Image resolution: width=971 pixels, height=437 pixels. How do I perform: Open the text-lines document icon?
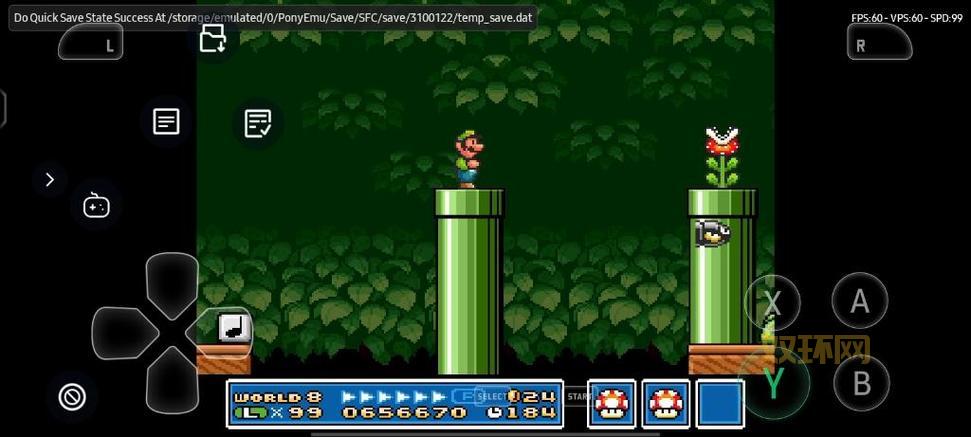(166, 122)
